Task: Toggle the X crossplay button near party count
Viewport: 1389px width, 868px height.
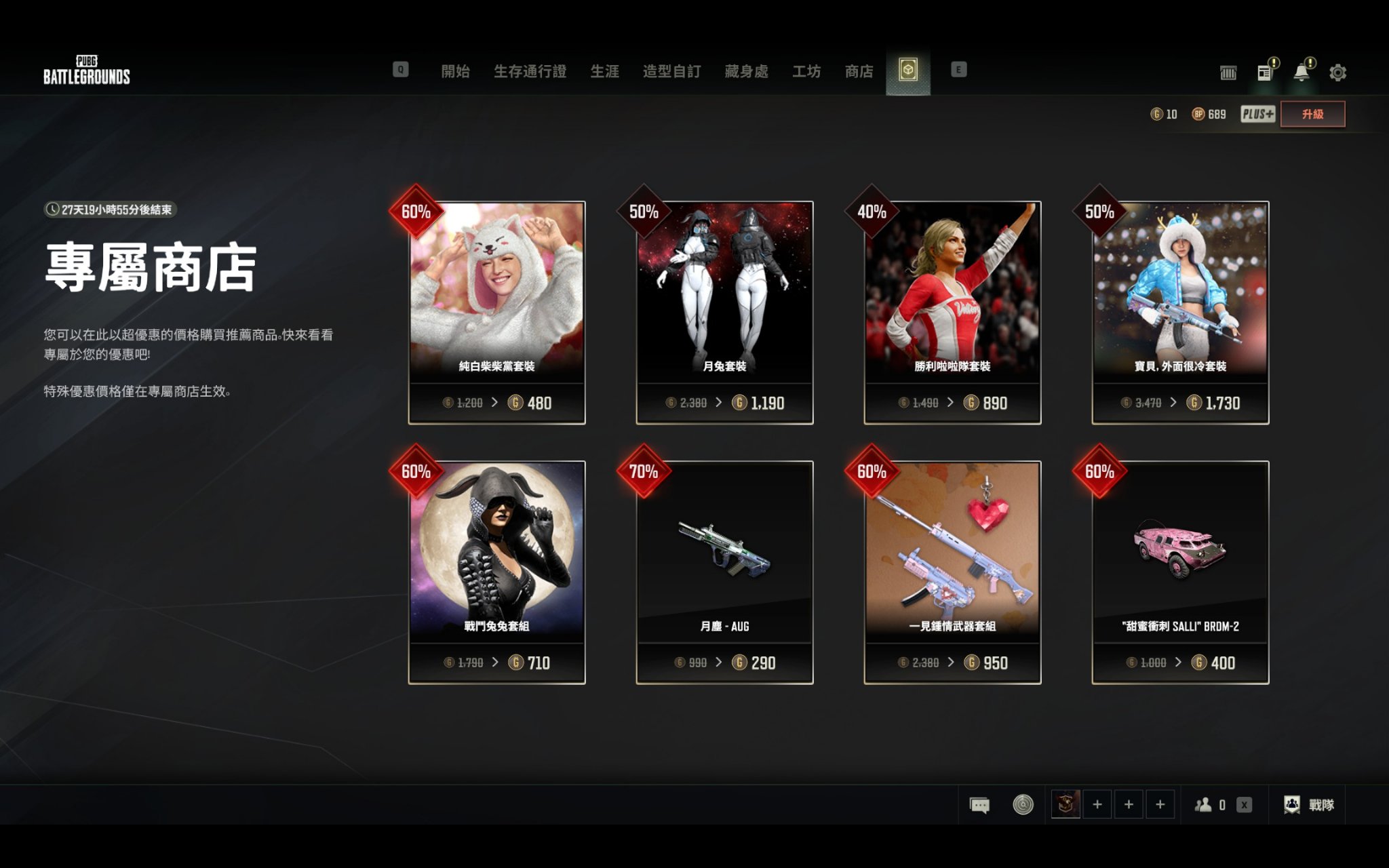Action: coord(1245,805)
